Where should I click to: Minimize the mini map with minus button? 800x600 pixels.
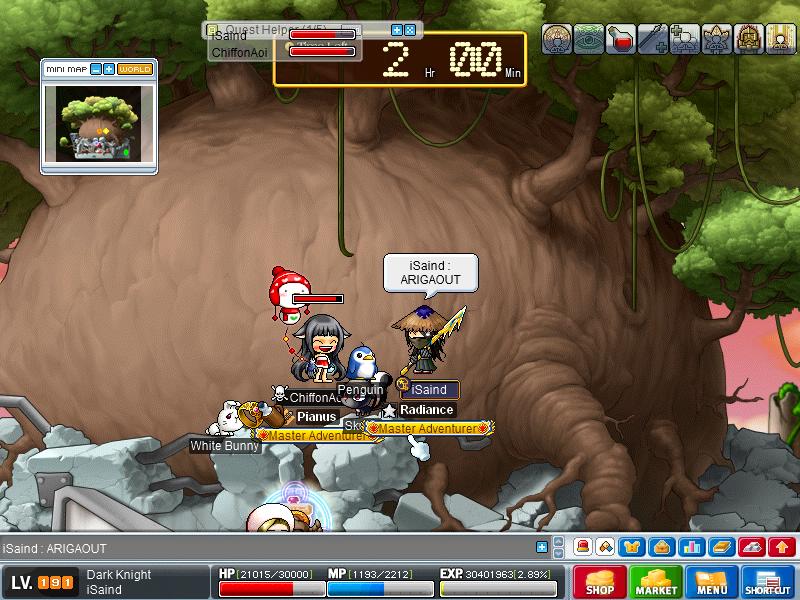point(96,69)
